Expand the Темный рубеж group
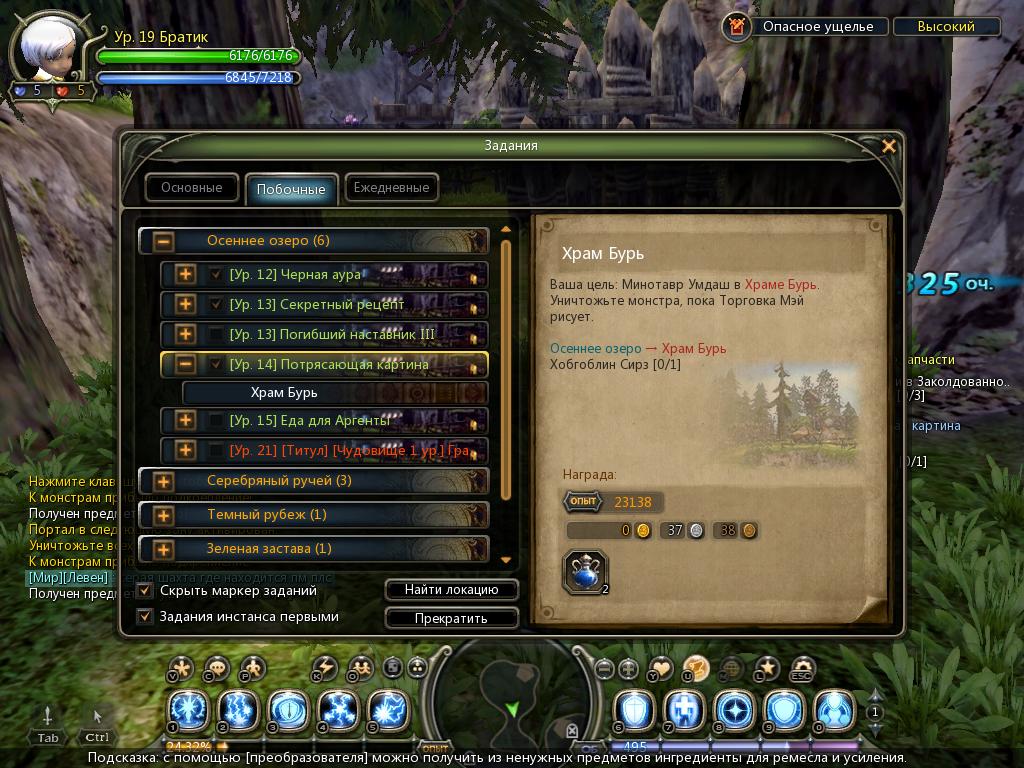The width and height of the screenshot is (1024, 768). pos(164,515)
